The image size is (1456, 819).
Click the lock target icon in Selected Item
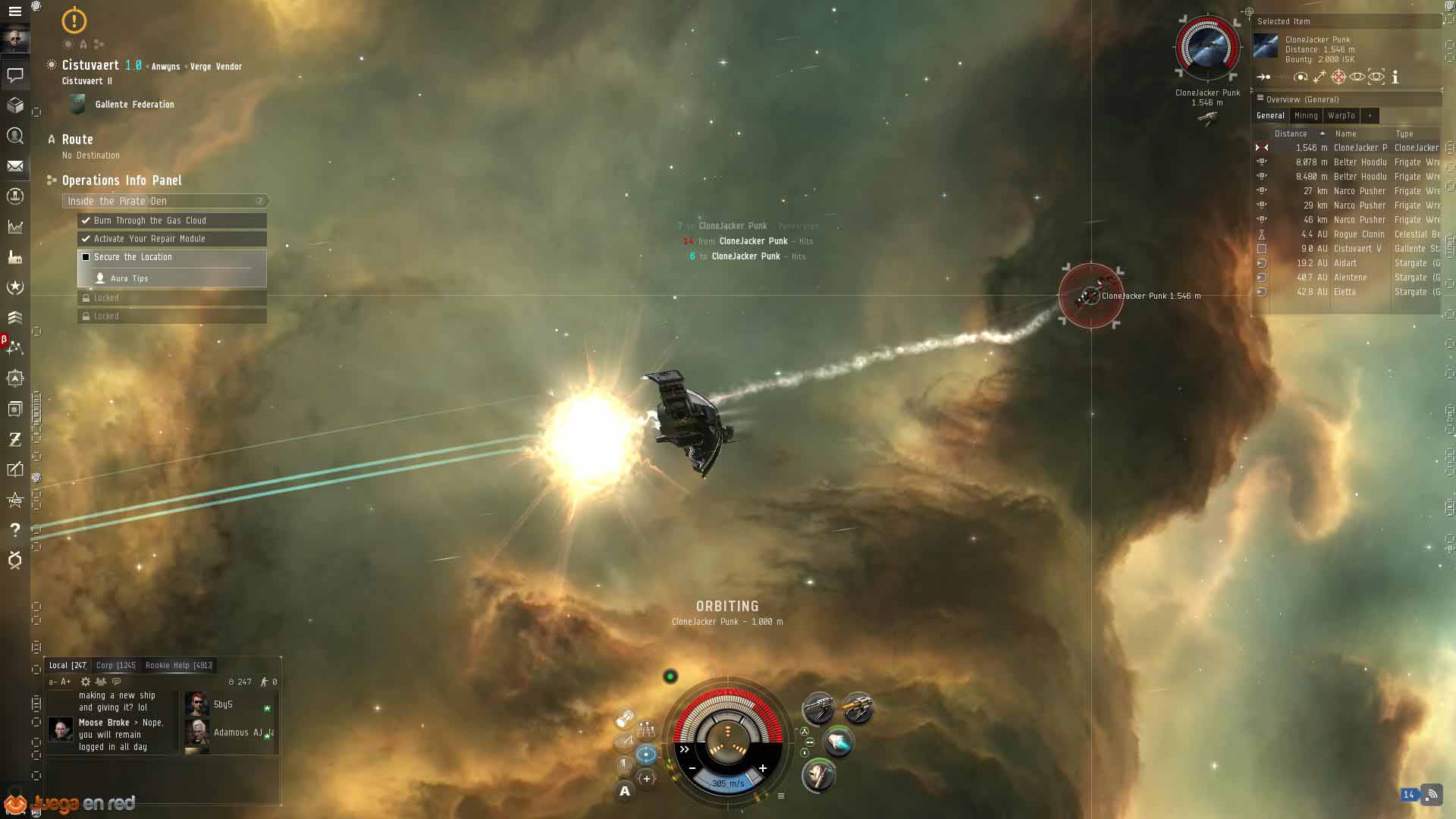pyautogui.click(x=1338, y=77)
